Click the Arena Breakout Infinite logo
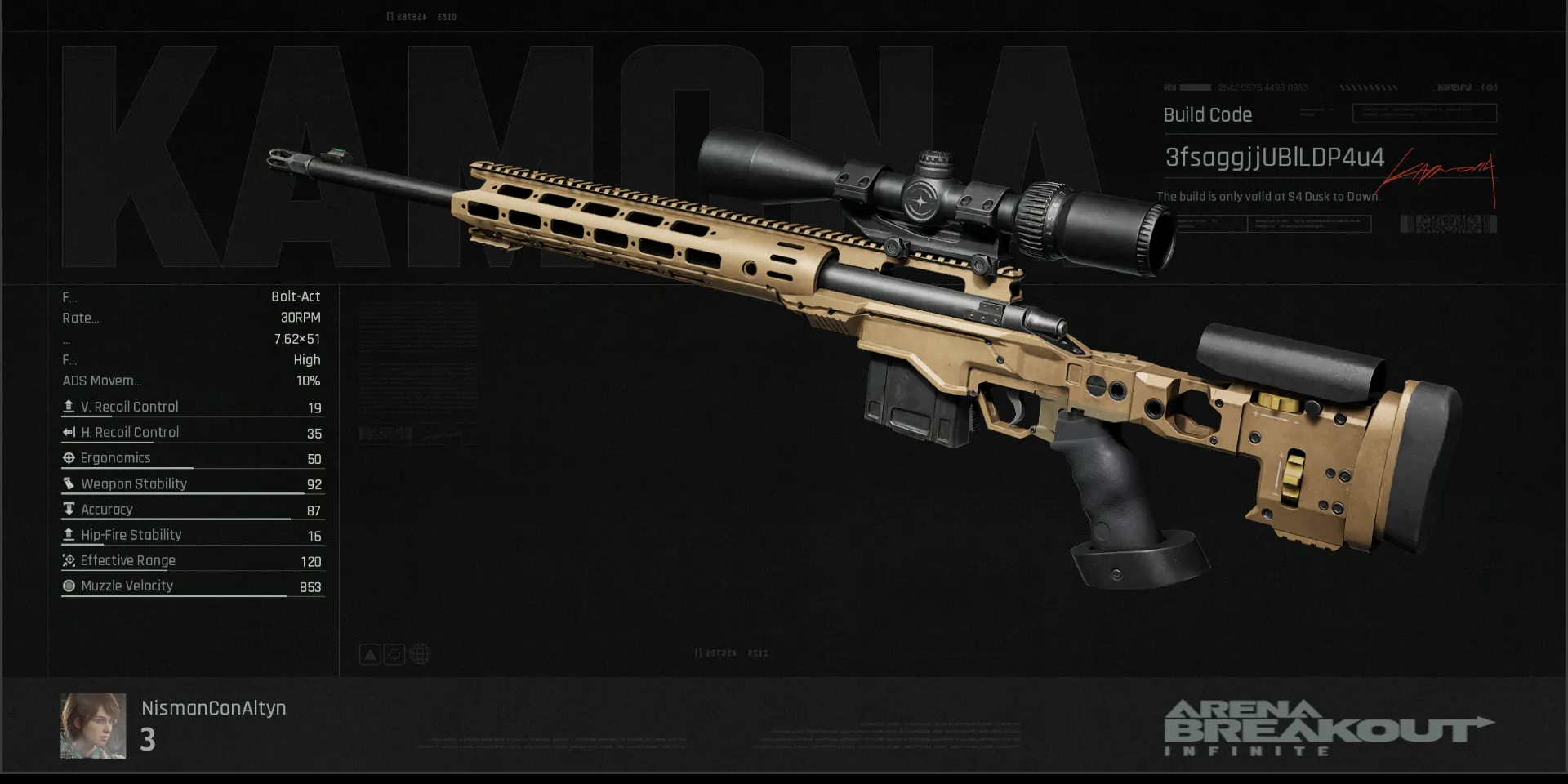Image resolution: width=1568 pixels, height=784 pixels. (x=1328, y=728)
